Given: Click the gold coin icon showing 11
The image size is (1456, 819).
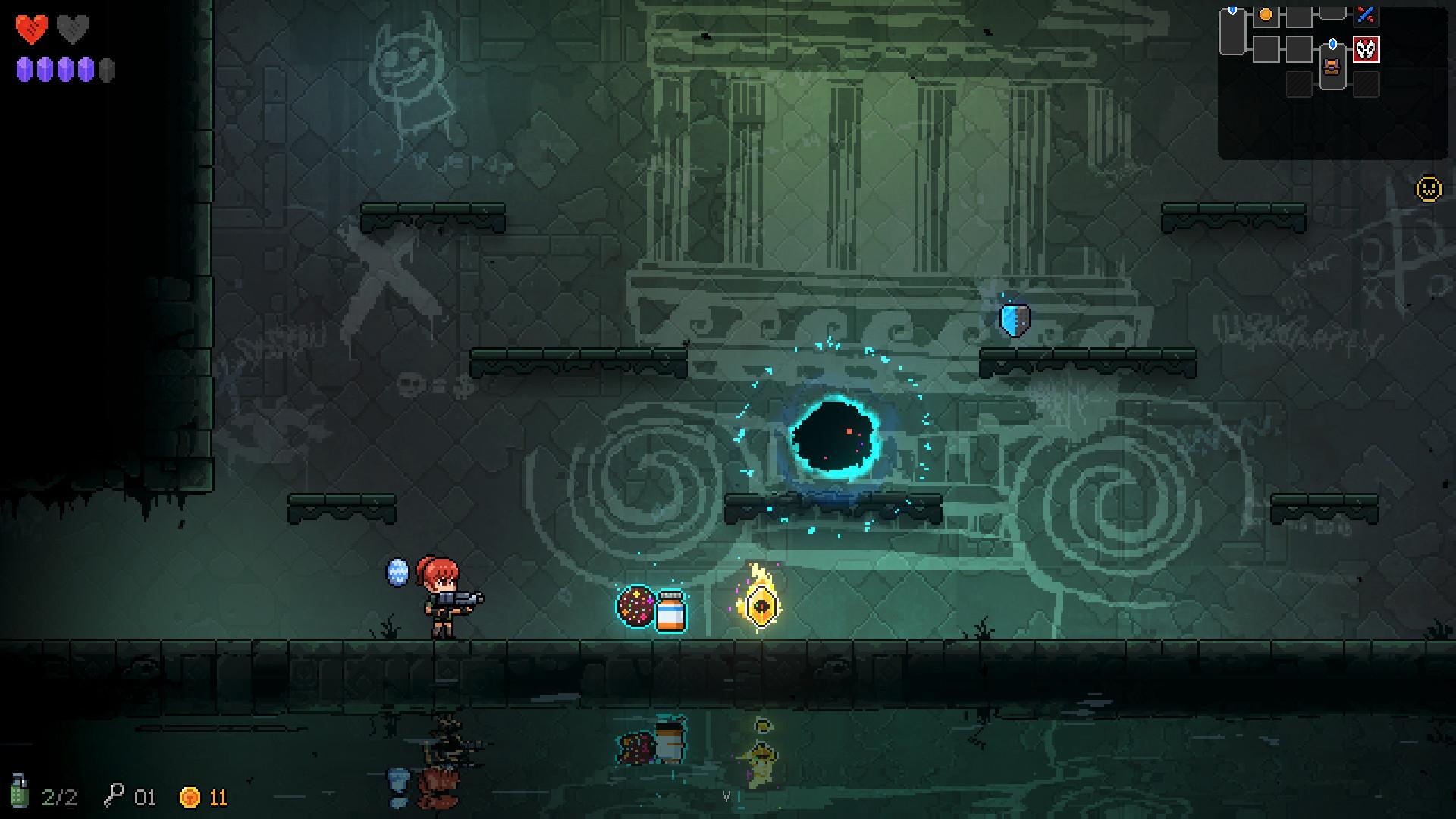Looking at the screenshot, I should (188, 795).
